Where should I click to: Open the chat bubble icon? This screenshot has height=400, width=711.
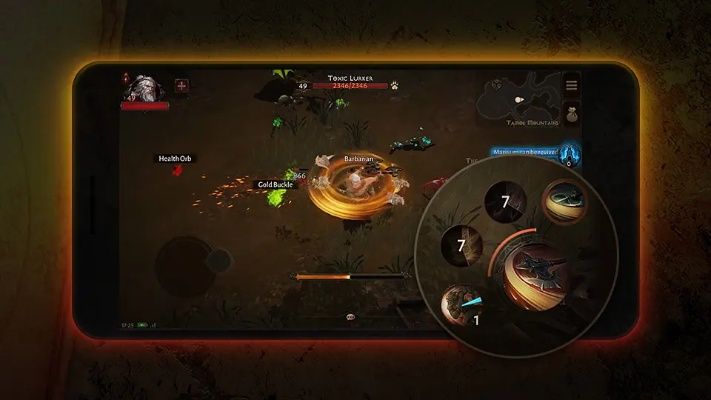(350, 316)
